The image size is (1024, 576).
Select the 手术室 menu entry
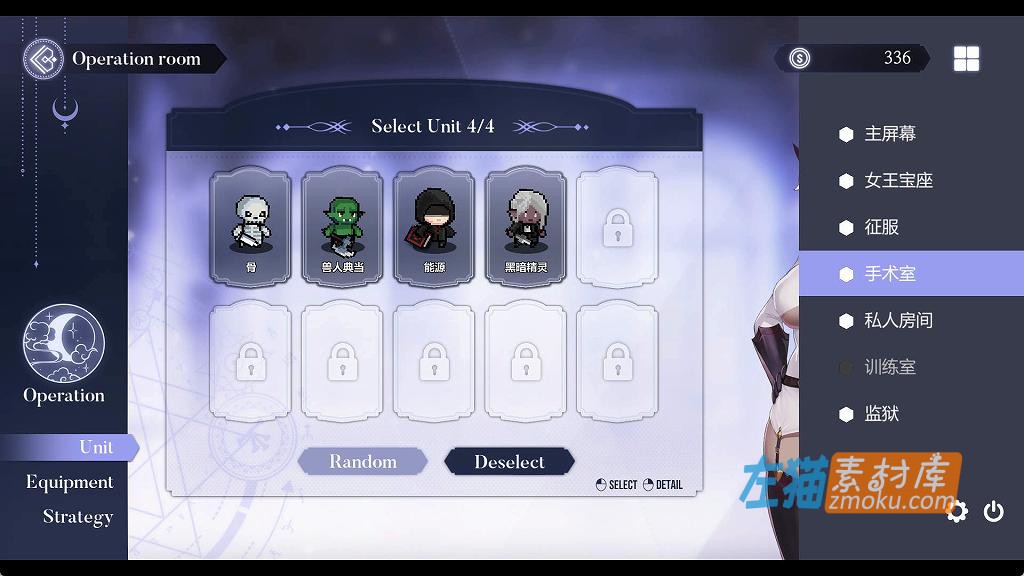889,274
